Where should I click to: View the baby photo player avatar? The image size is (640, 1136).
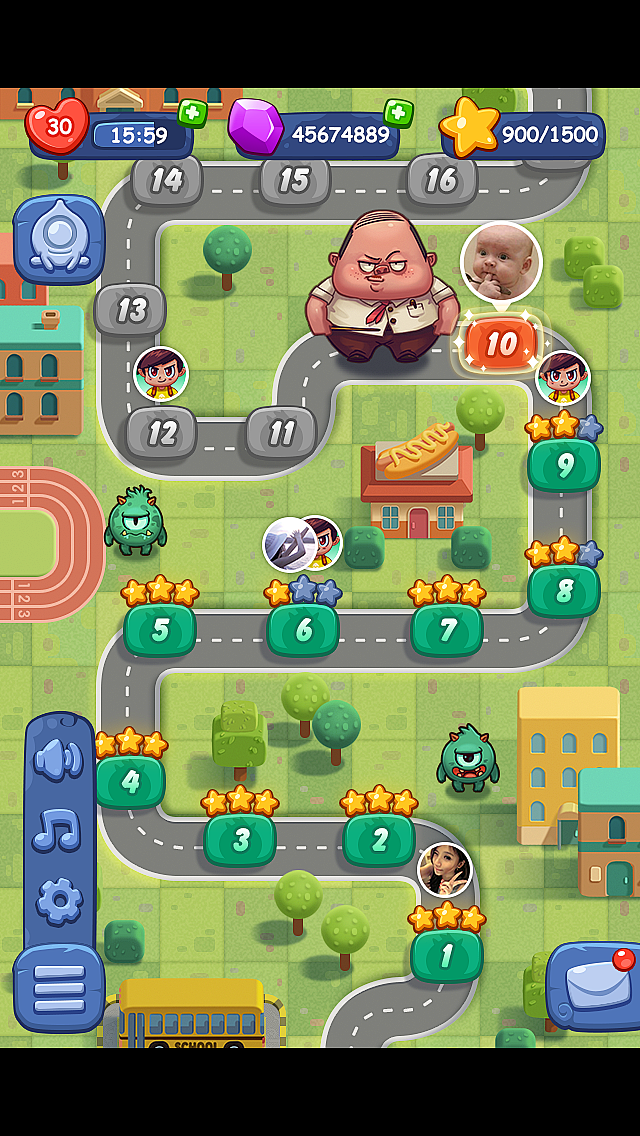click(x=501, y=262)
